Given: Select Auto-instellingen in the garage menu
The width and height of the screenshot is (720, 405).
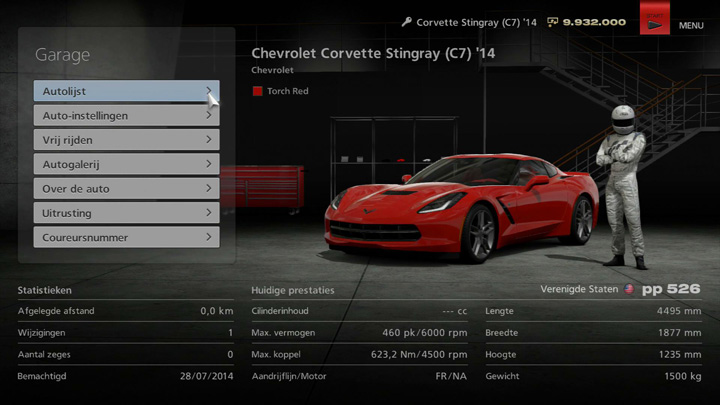Looking at the screenshot, I should click(126, 115).
